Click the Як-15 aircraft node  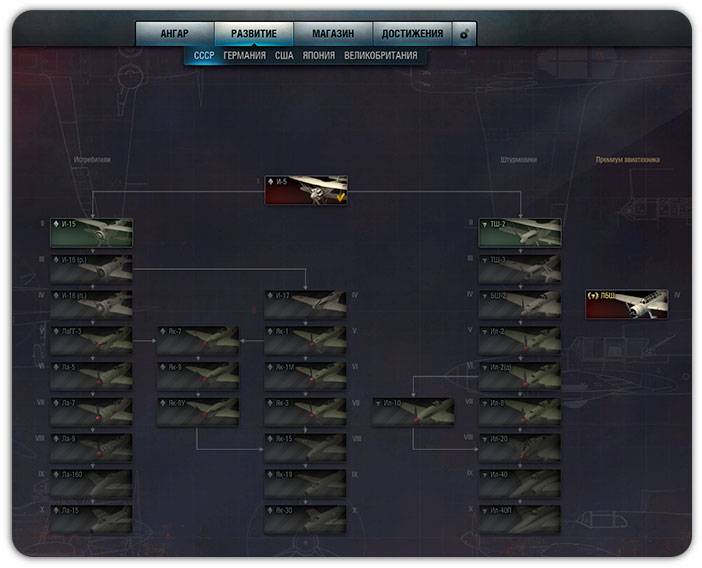point(305,448)
